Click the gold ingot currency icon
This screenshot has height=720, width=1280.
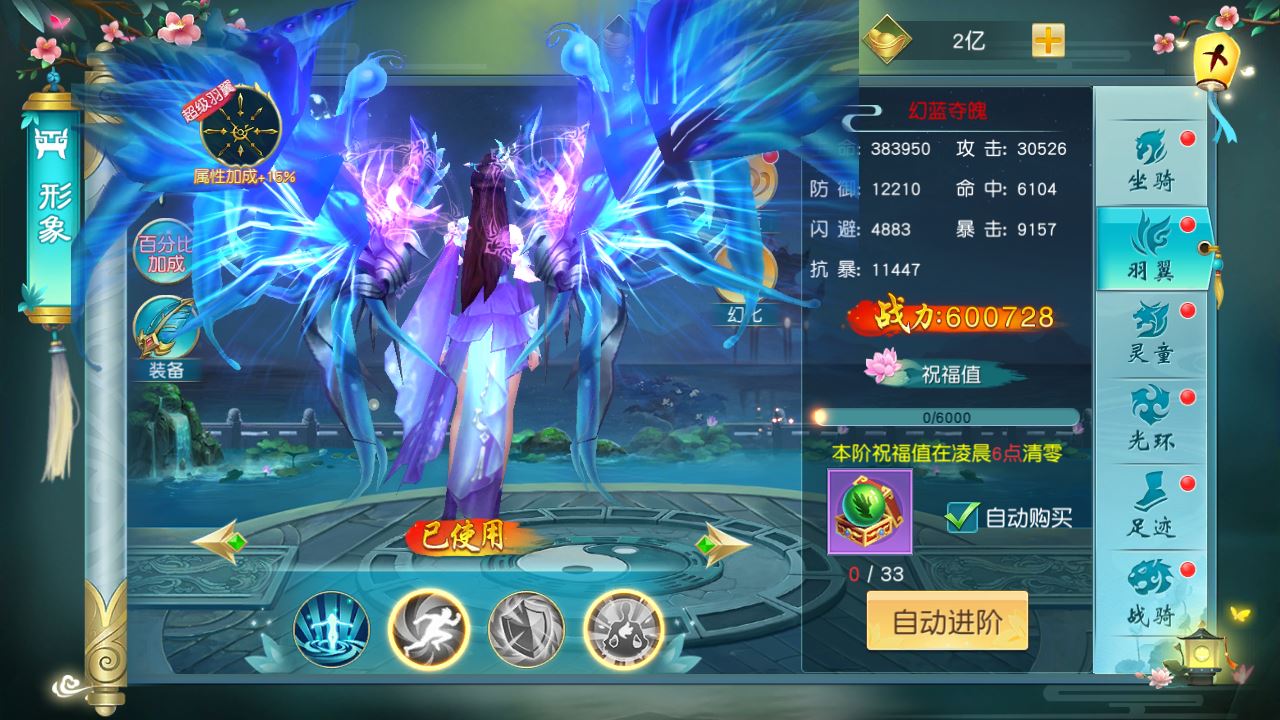click(884, 38)
